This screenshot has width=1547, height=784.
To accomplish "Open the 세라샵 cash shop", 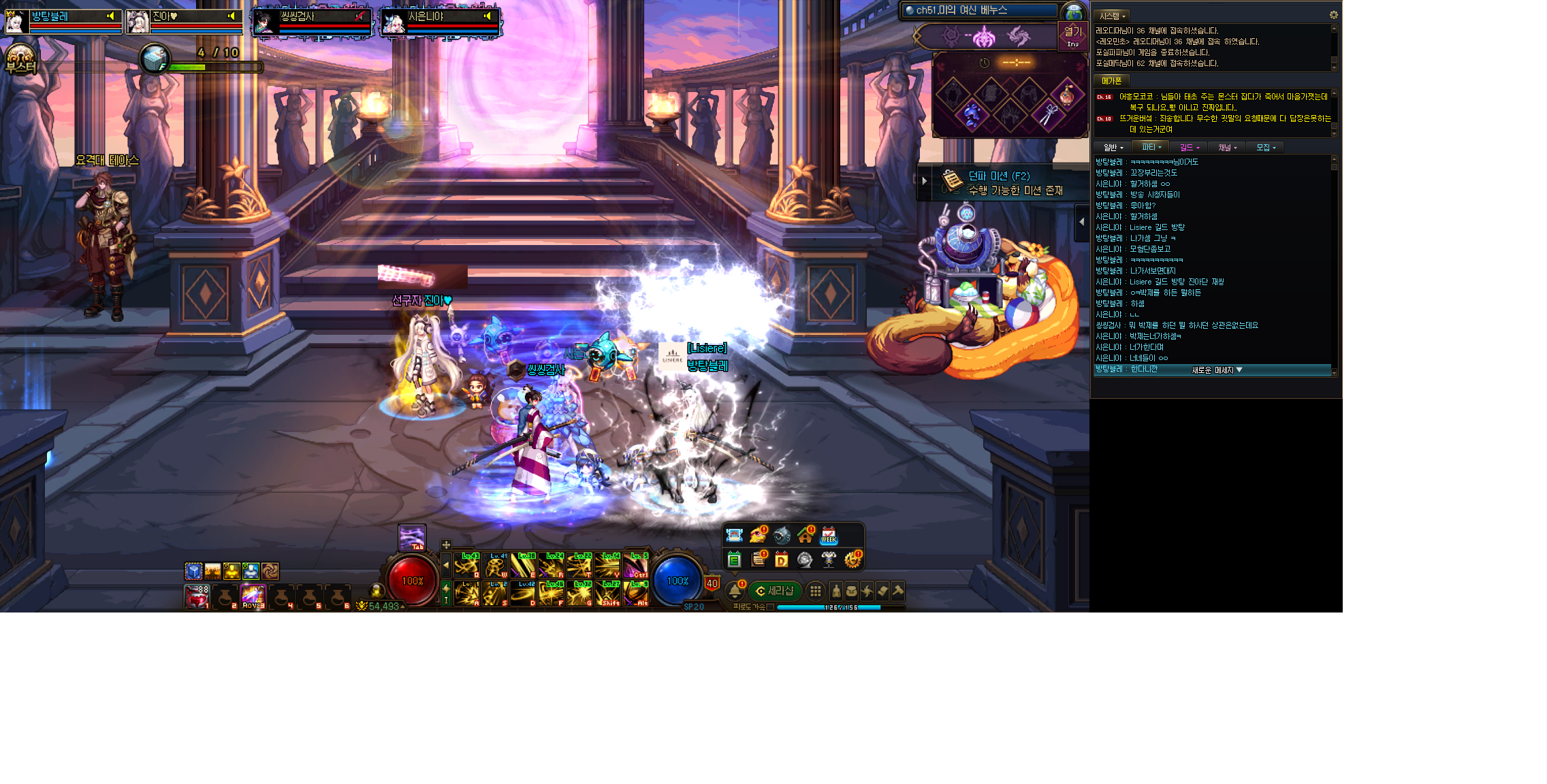I will (775, 591).
